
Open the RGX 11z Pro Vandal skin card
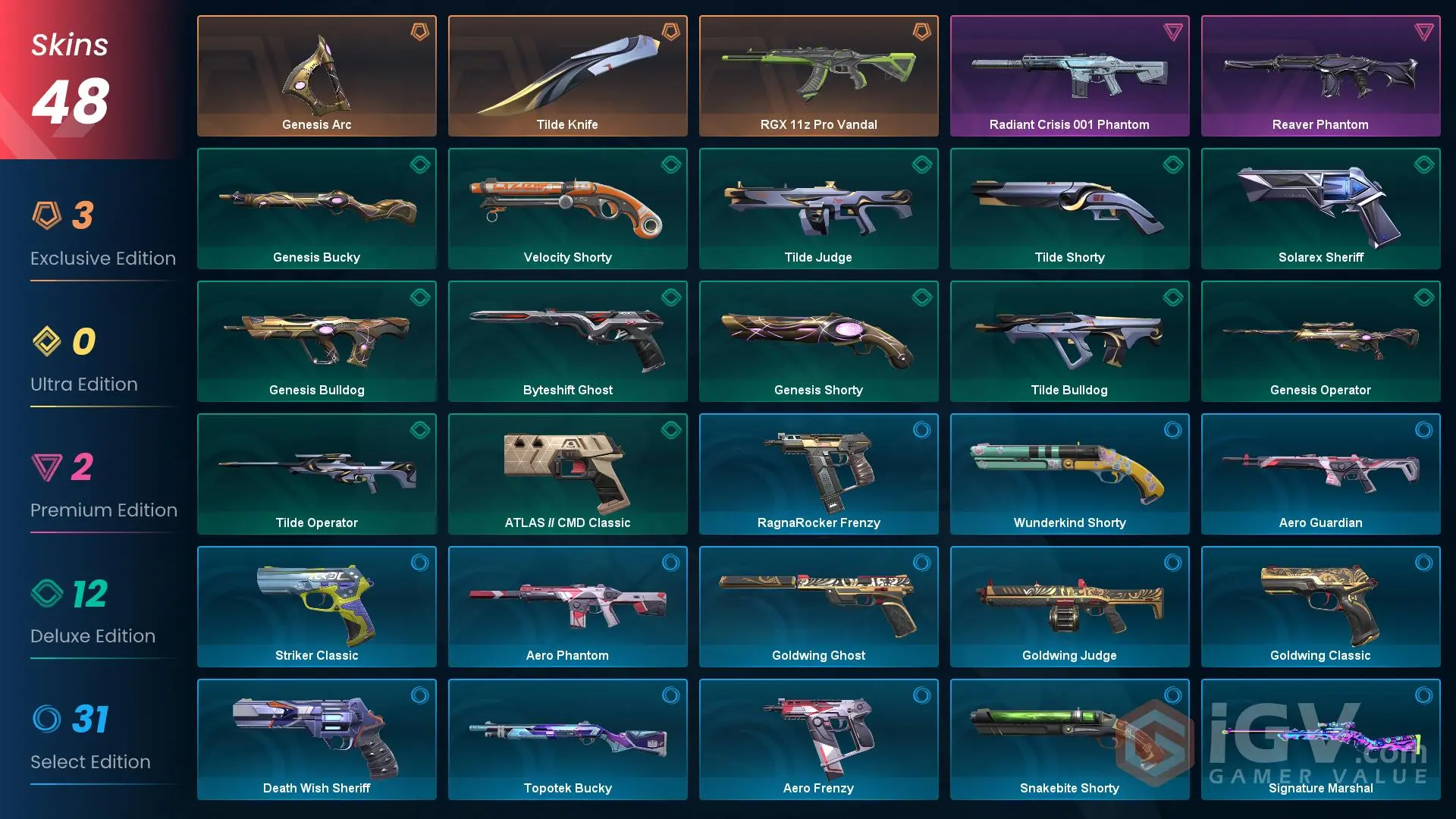coord(818,75)
